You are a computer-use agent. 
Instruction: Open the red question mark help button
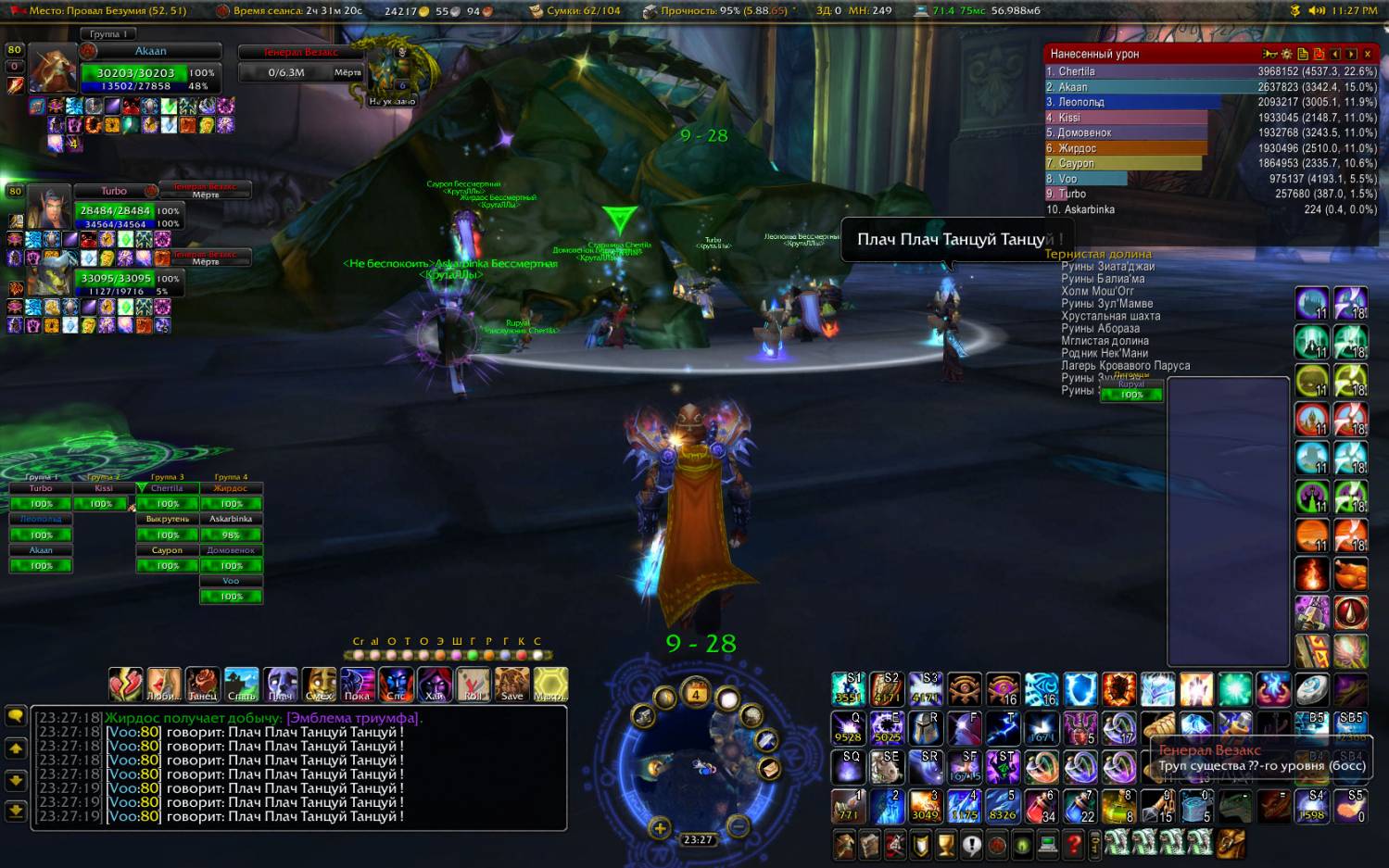tap(1073, 845)
